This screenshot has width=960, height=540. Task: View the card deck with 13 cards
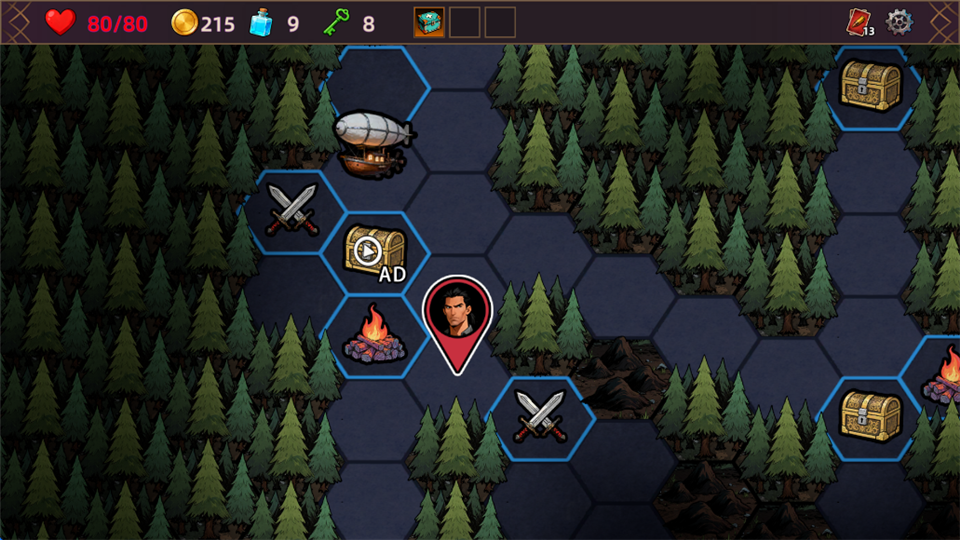[x=860, y=22]
